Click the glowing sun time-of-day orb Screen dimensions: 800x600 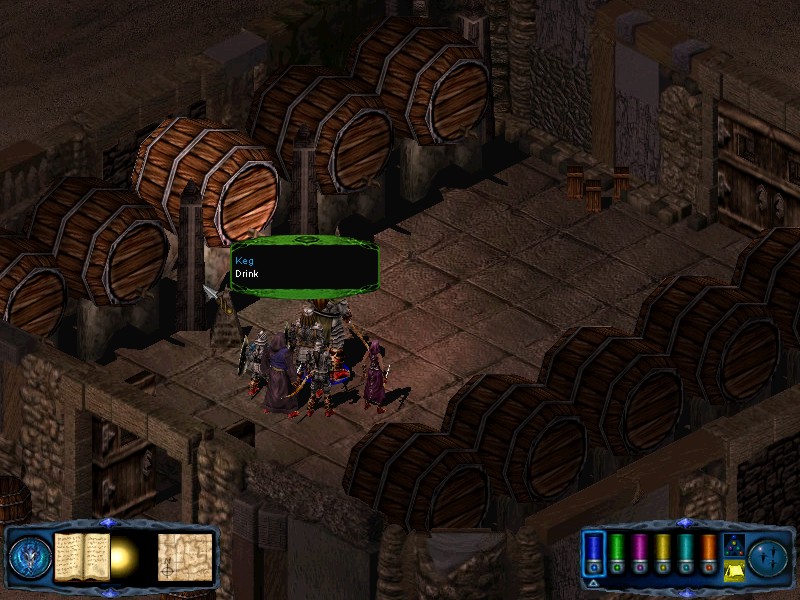pos(124,554)
